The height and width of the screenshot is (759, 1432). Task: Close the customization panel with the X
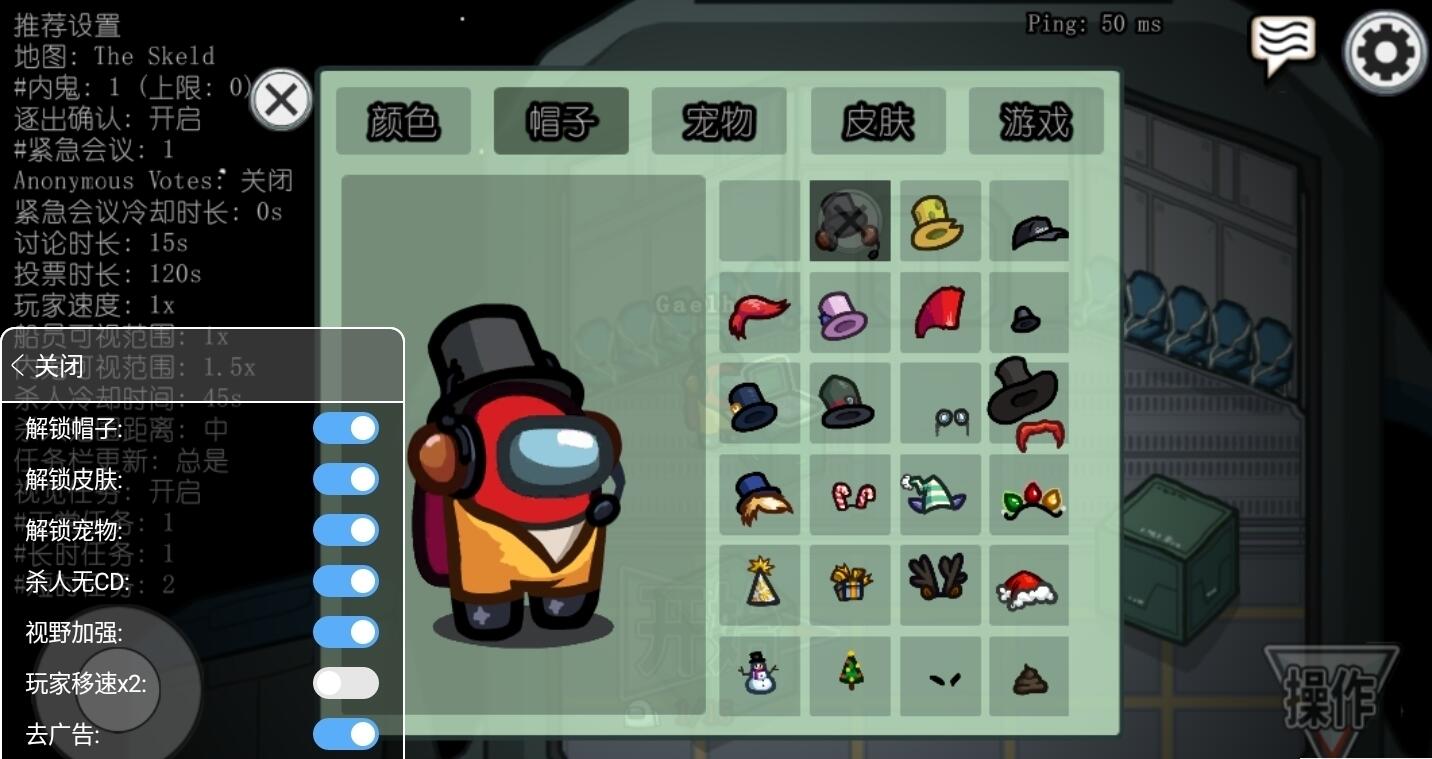pos(281,100)
